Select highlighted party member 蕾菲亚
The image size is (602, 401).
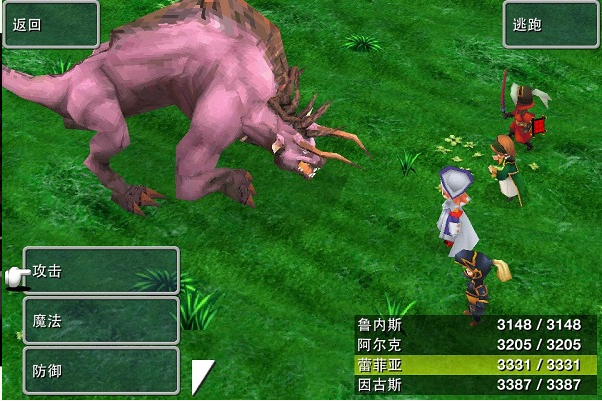[477, 364]
